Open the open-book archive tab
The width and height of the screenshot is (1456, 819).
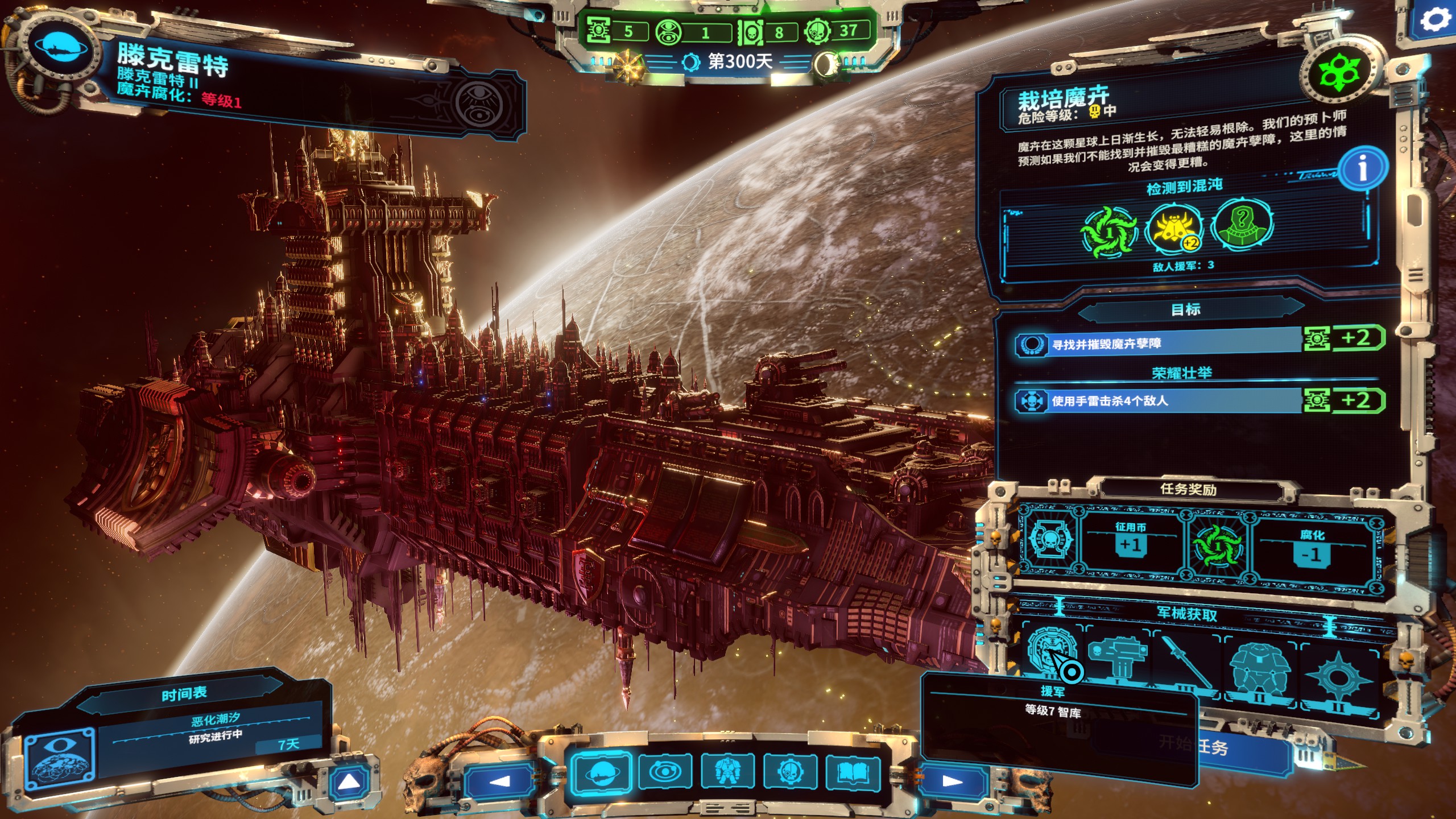click(852, 773)
